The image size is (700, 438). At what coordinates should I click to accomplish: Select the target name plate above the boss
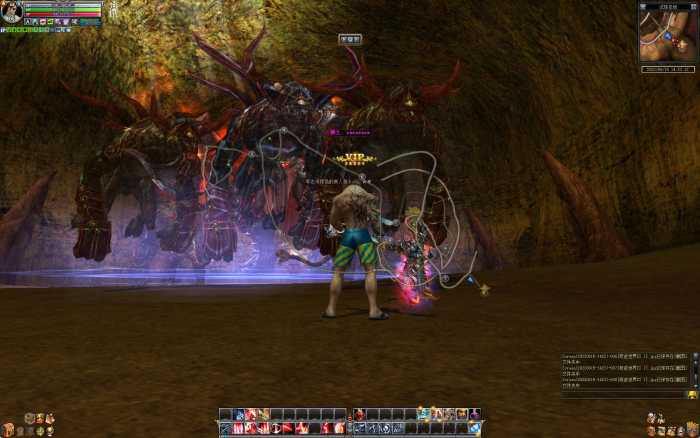pyautogui.click(x=350, y=39)
